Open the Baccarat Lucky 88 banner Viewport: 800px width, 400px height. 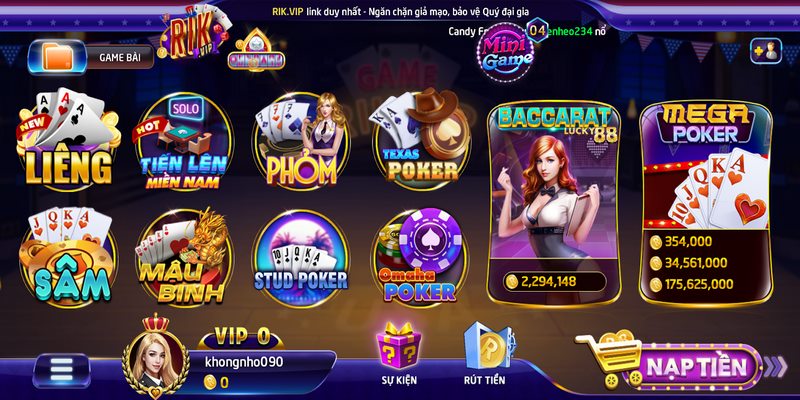(552, 200)
